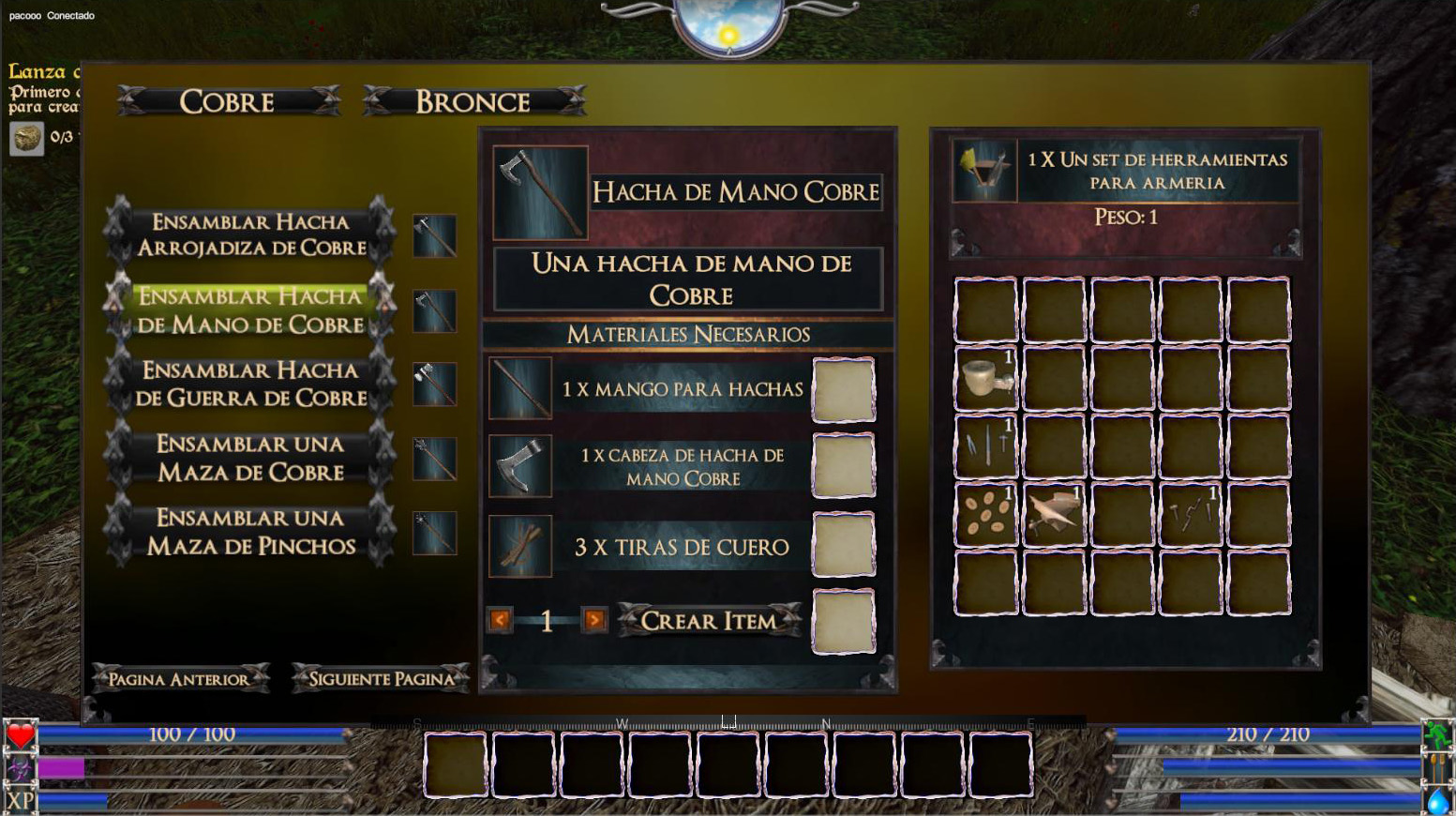1456x816 pixels.
Task: Go to Pagina Anterior
Action: click(179, 678)
